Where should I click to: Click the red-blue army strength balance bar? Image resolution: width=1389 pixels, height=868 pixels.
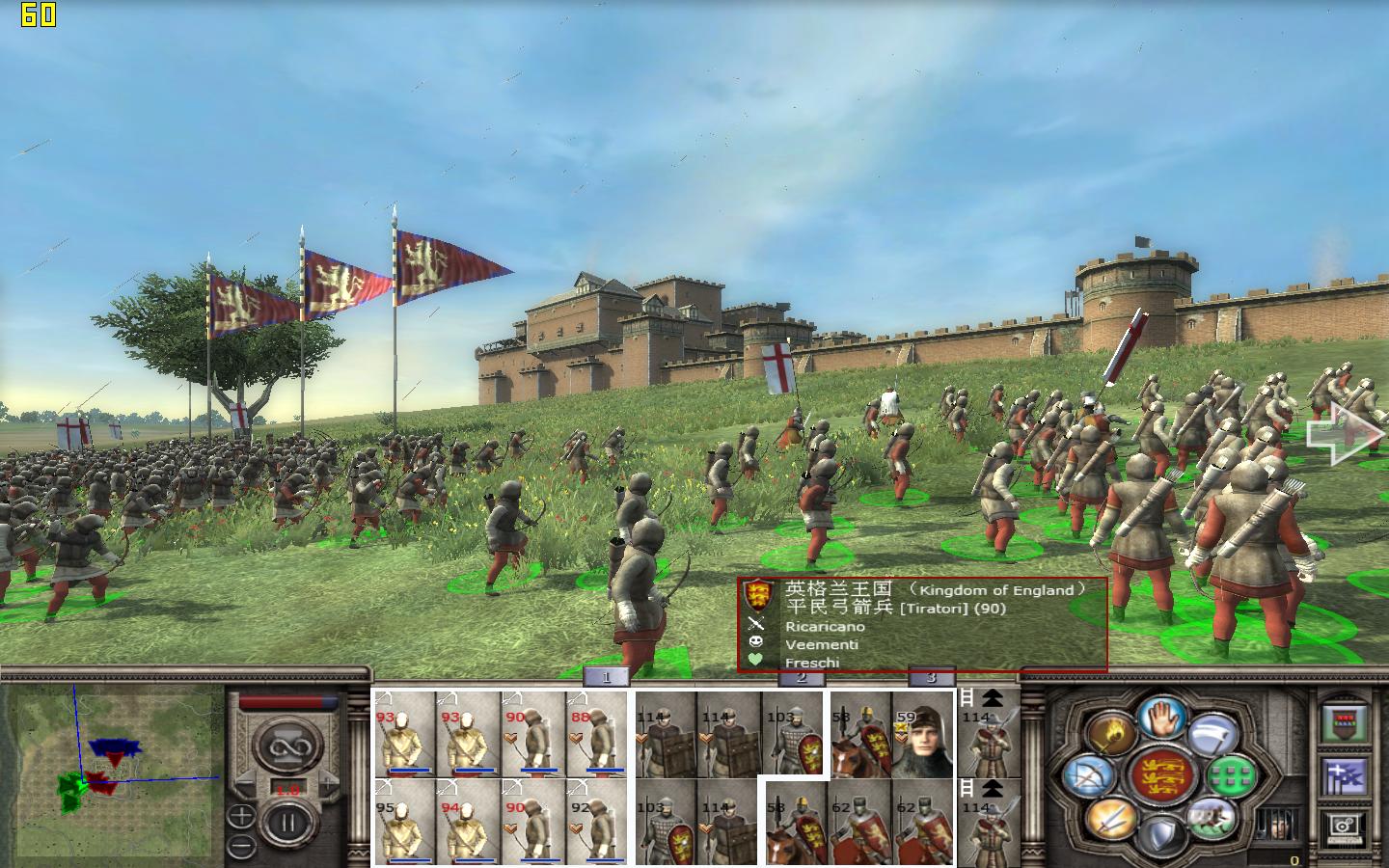[x=286, y=703]
